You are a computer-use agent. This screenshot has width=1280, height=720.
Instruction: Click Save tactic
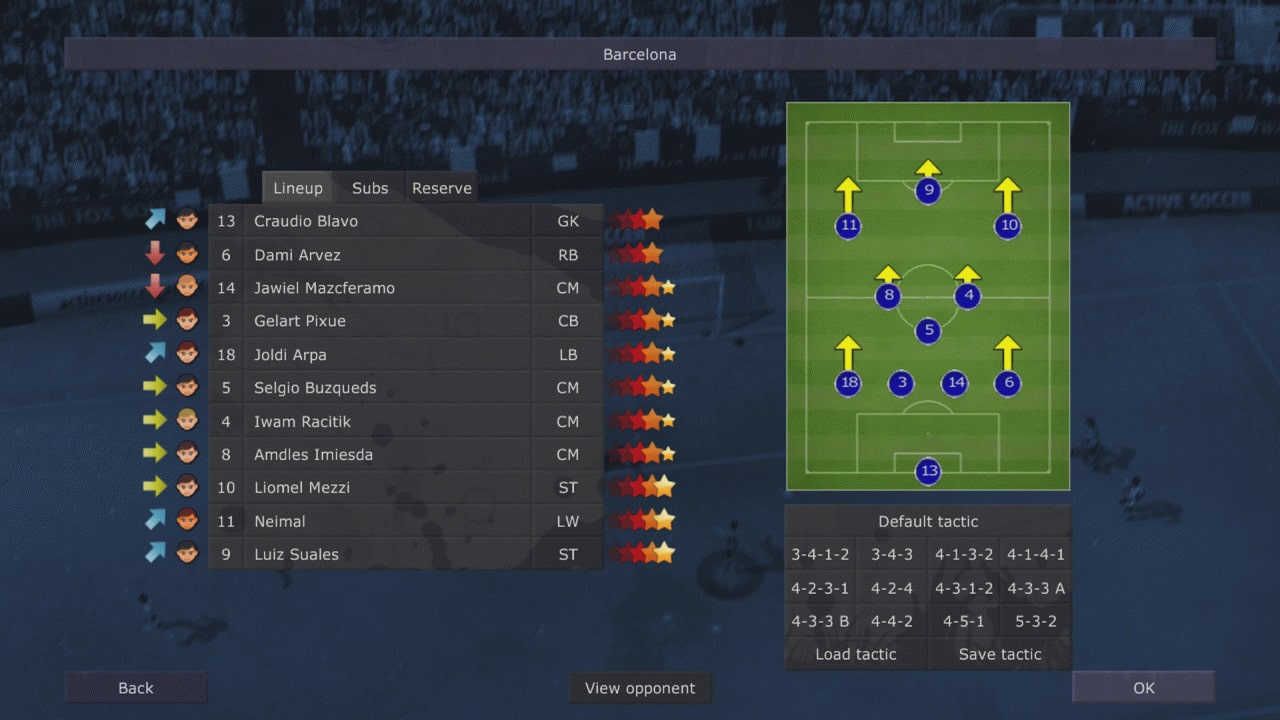(x=999, y=654)
